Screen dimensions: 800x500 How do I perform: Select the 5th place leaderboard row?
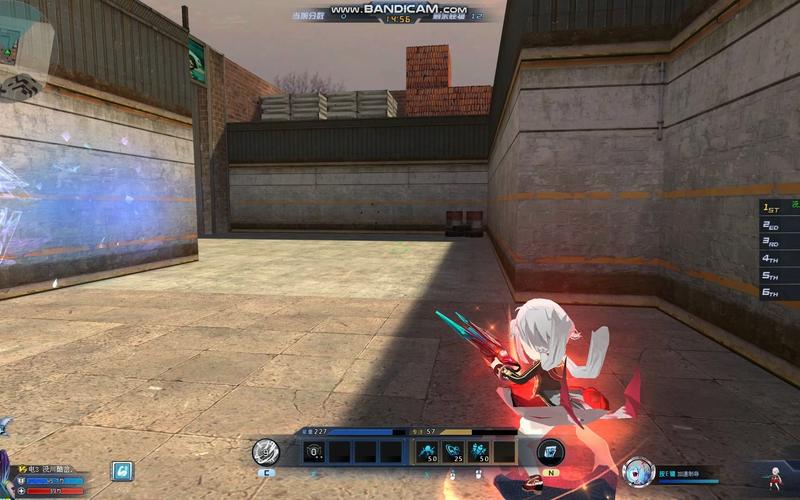tap(779, 276)
